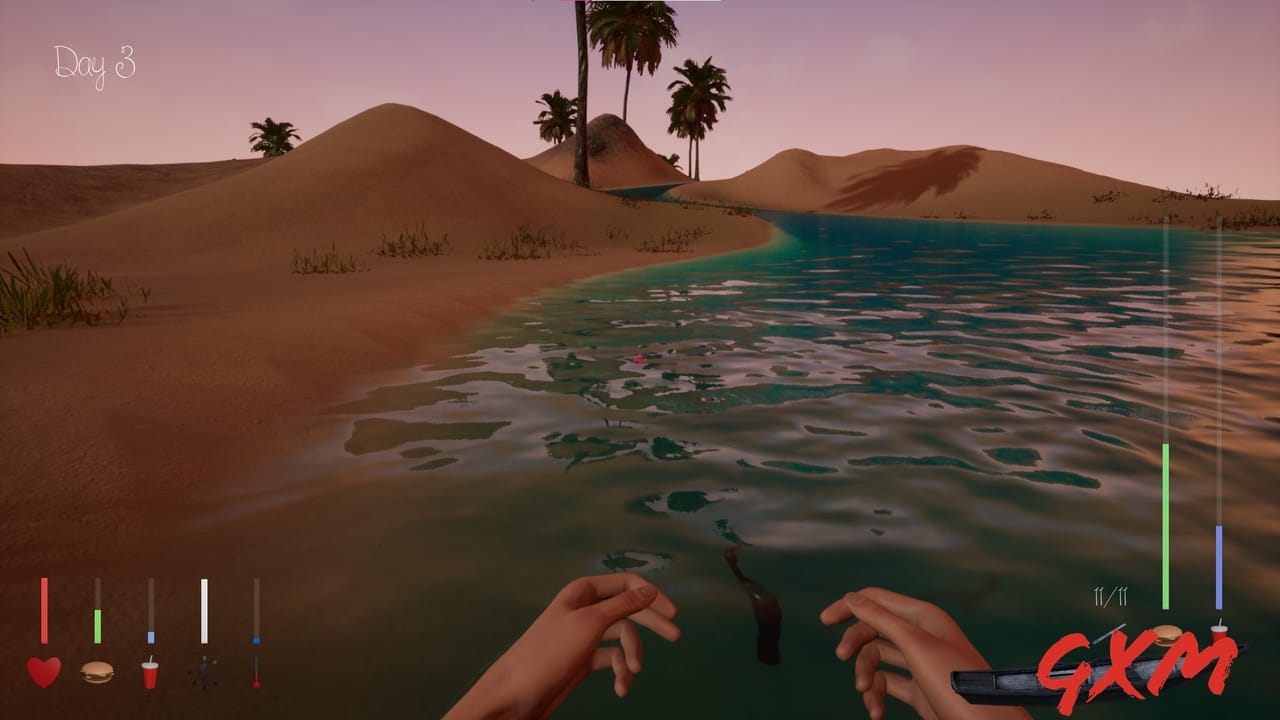
Task: Select the thermometer temperature icon
Action: click(257, 672)
